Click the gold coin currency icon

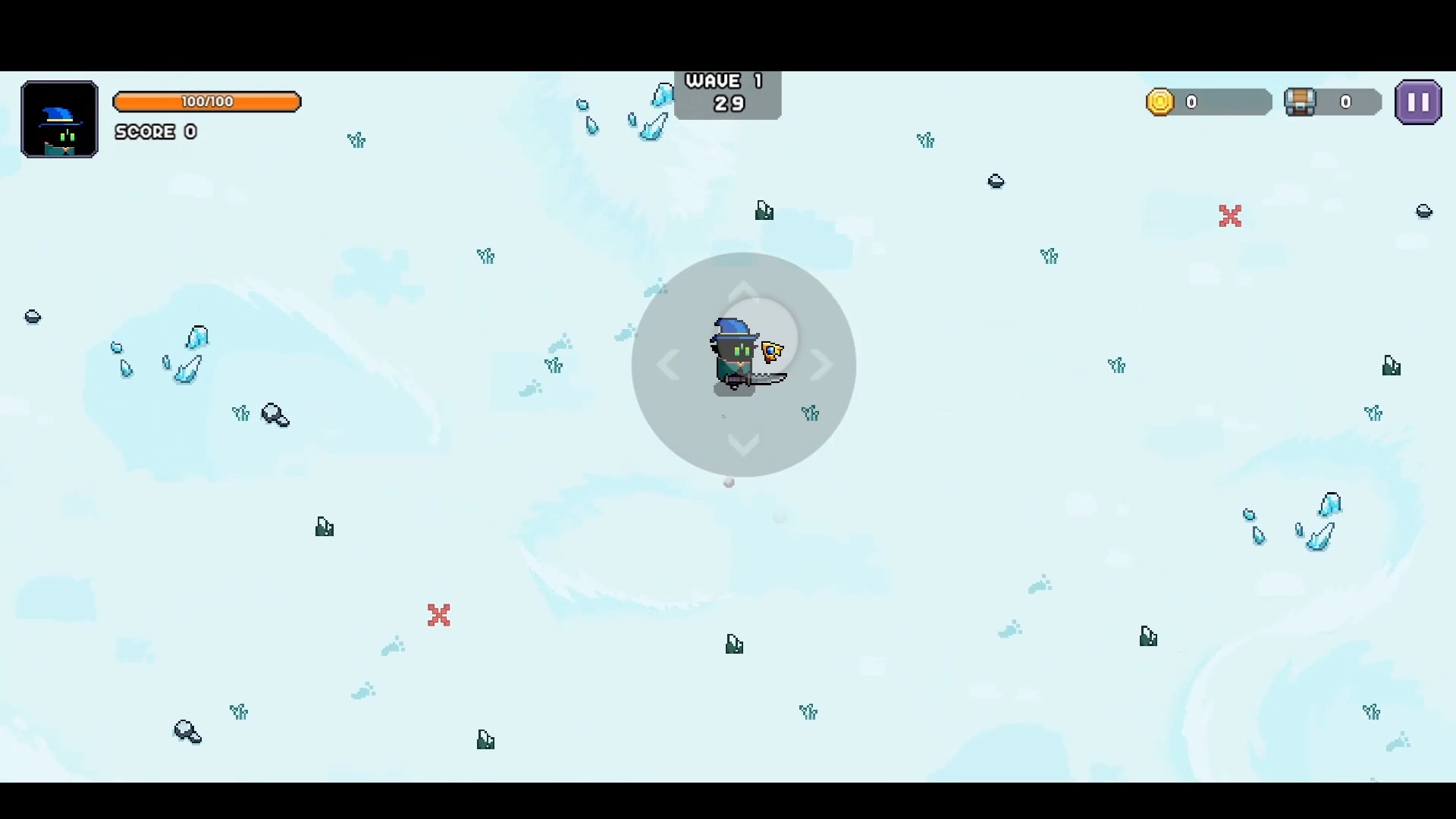coord(1162,102)
